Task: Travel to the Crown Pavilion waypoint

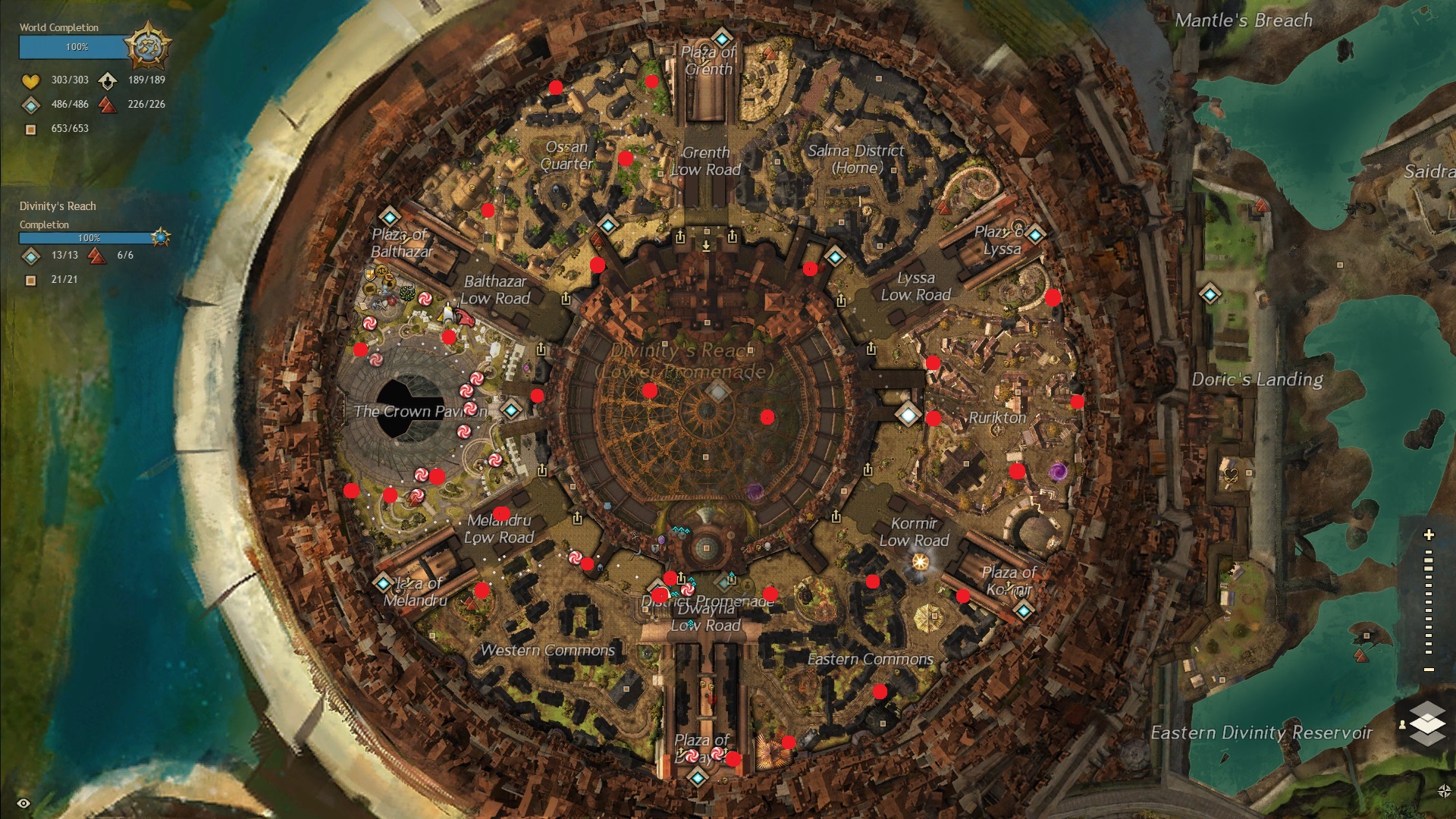Action: (512, 410)
